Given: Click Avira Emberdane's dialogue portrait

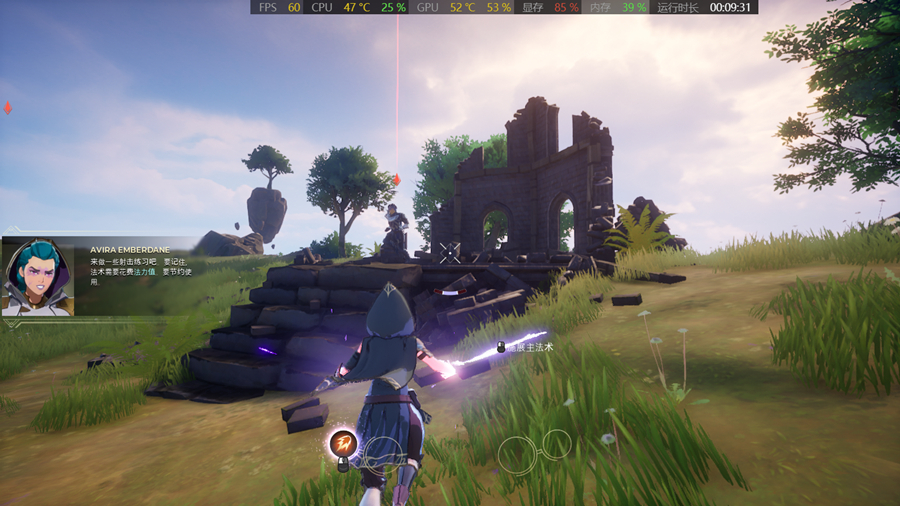Looking at the screenshot, I should pos(37,277).
